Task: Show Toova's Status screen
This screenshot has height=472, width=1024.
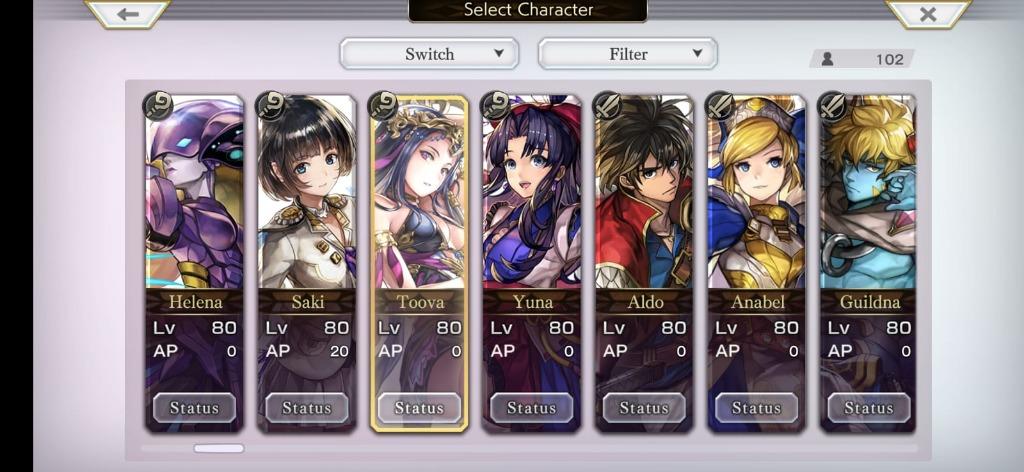Action: (419, 408)
